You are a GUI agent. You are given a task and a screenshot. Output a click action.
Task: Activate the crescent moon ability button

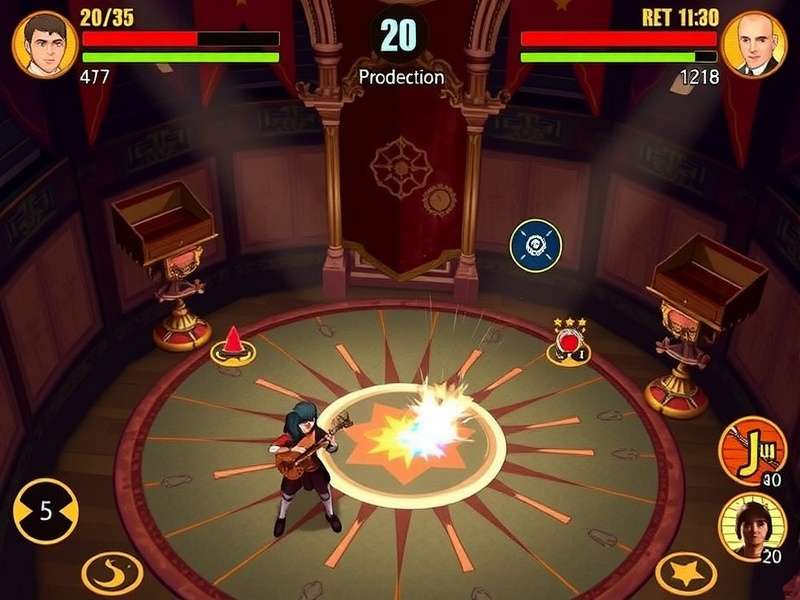tap(111, 572)
